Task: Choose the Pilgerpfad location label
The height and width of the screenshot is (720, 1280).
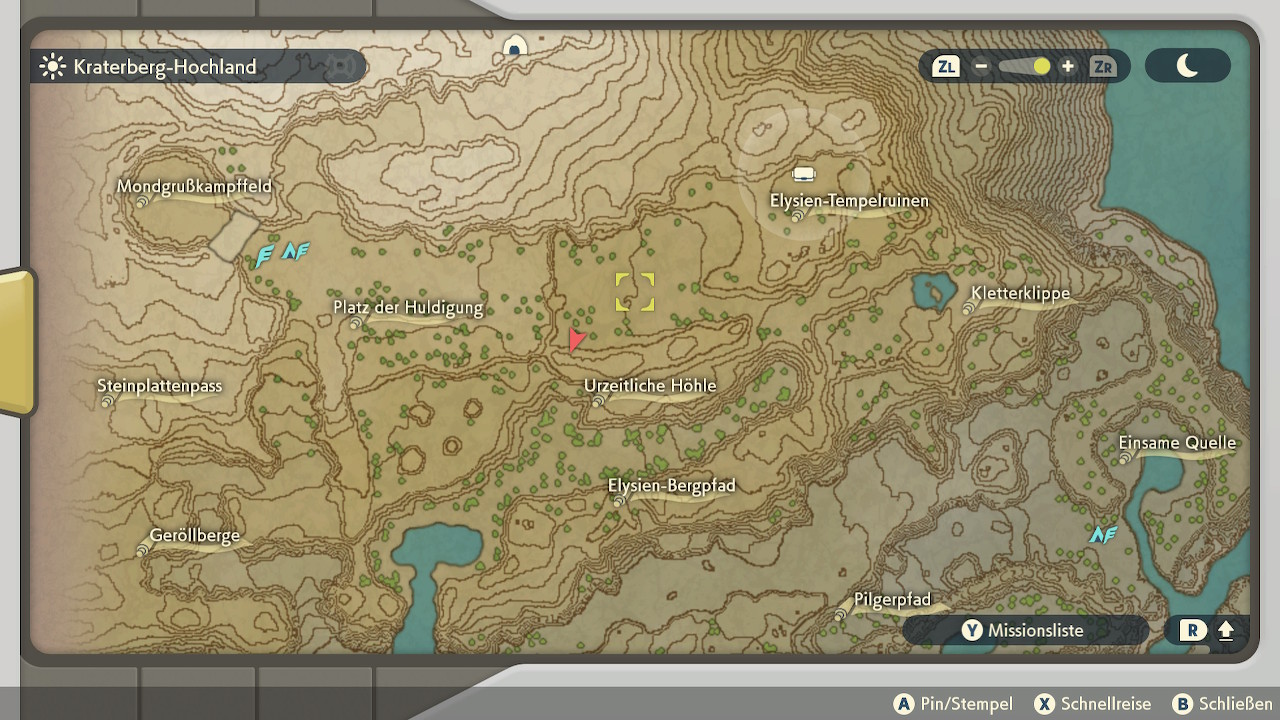Action: click(x=892, y=601)
